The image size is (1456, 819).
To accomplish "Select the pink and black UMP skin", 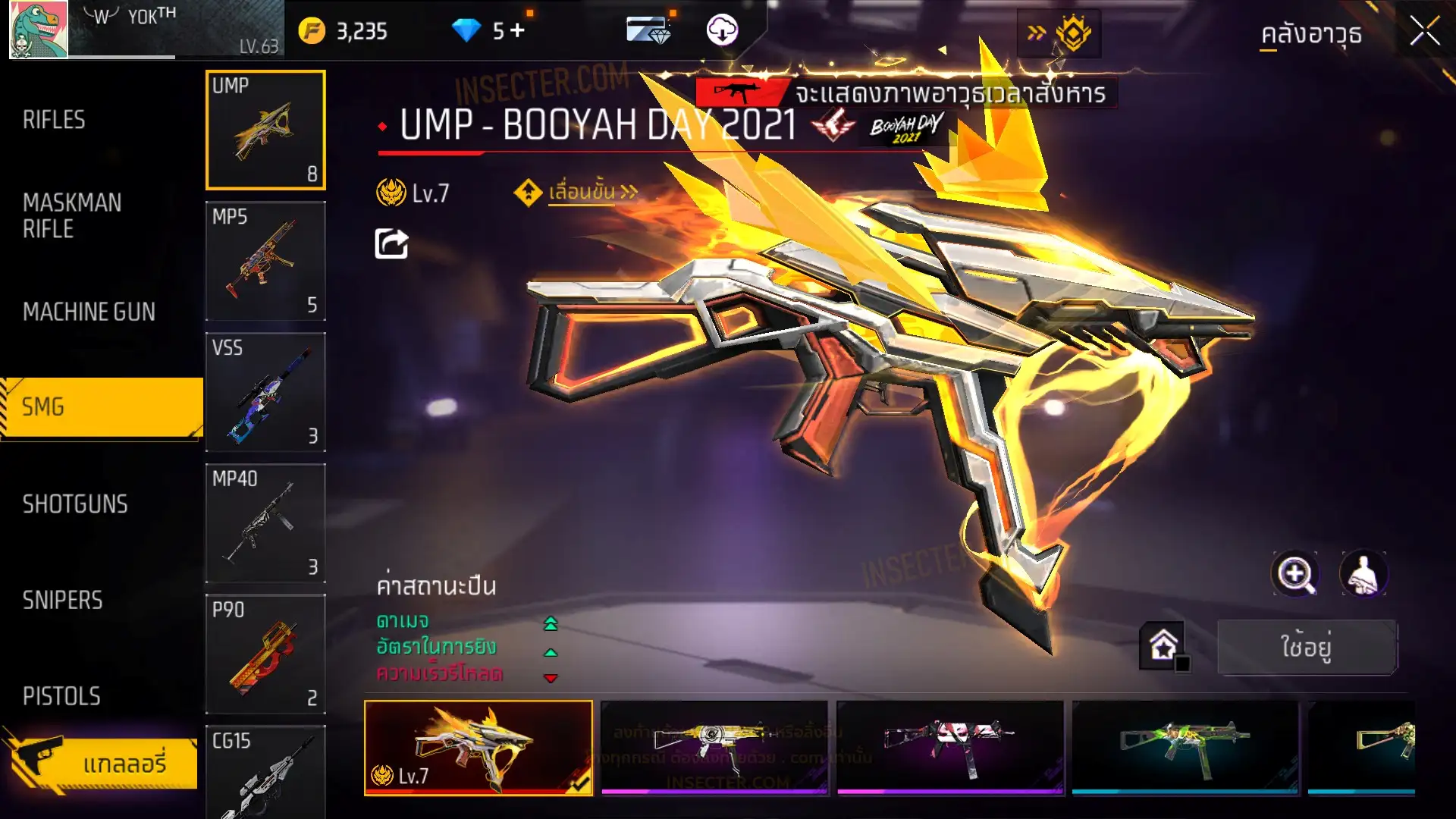I will (949, 748).
